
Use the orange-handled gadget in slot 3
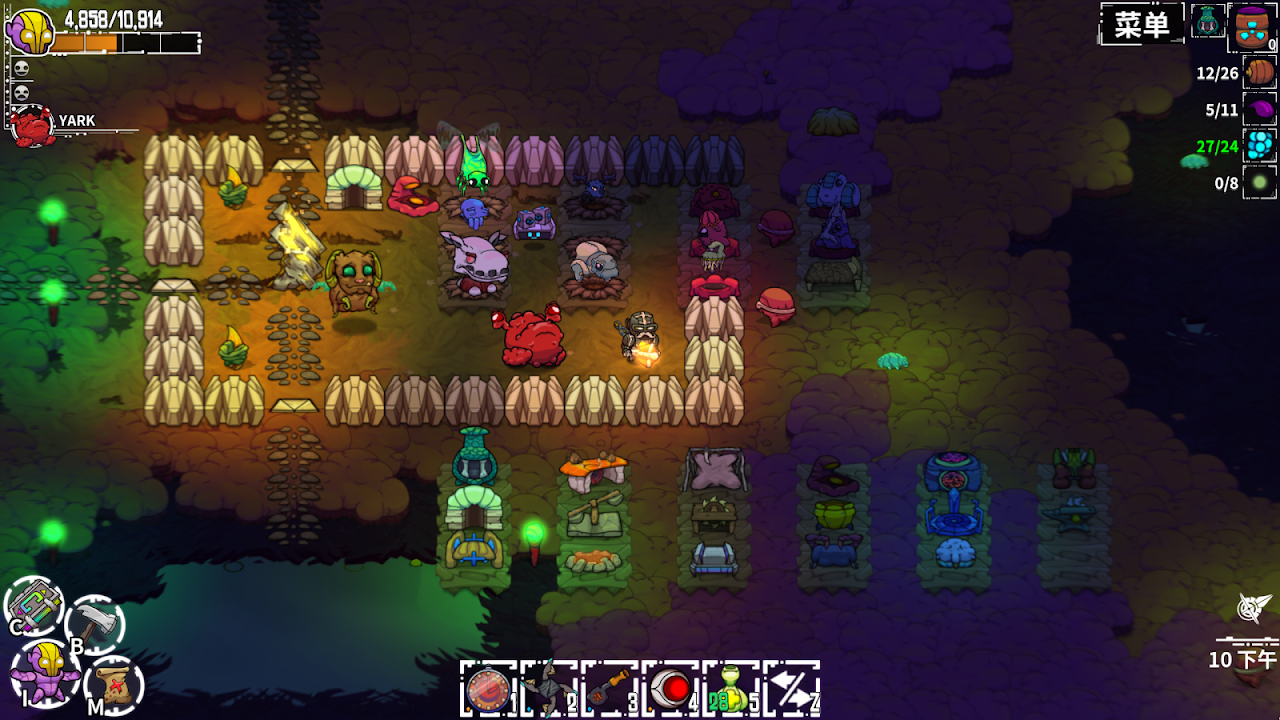pos(610,689)
